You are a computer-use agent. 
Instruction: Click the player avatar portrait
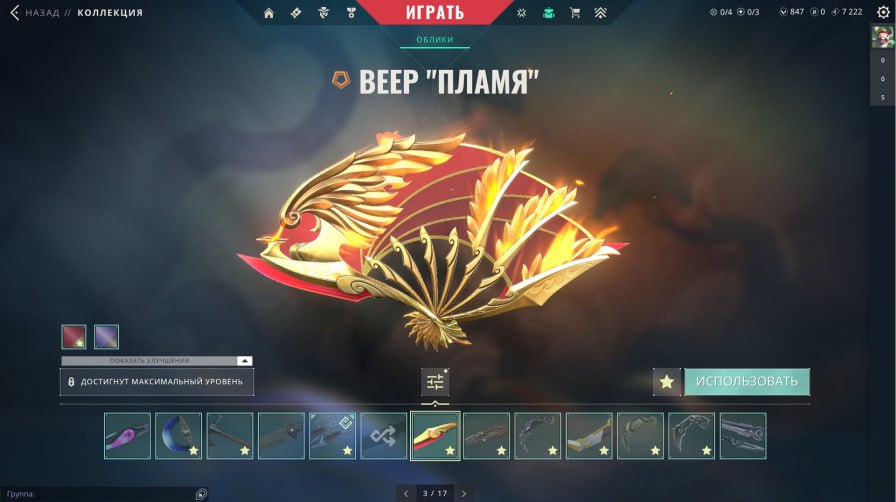coord(882,38)
